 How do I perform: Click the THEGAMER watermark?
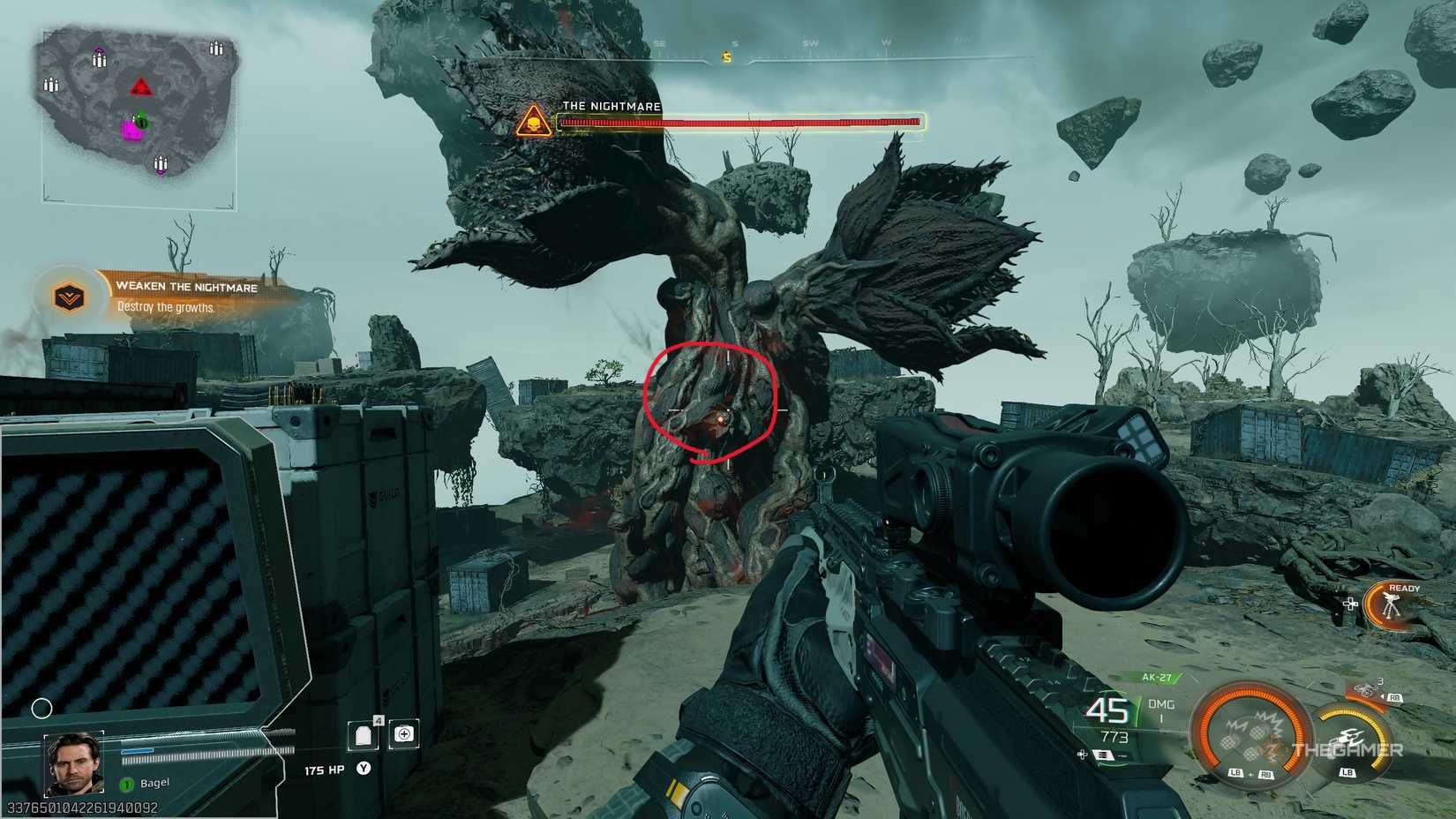[1346, 748]
